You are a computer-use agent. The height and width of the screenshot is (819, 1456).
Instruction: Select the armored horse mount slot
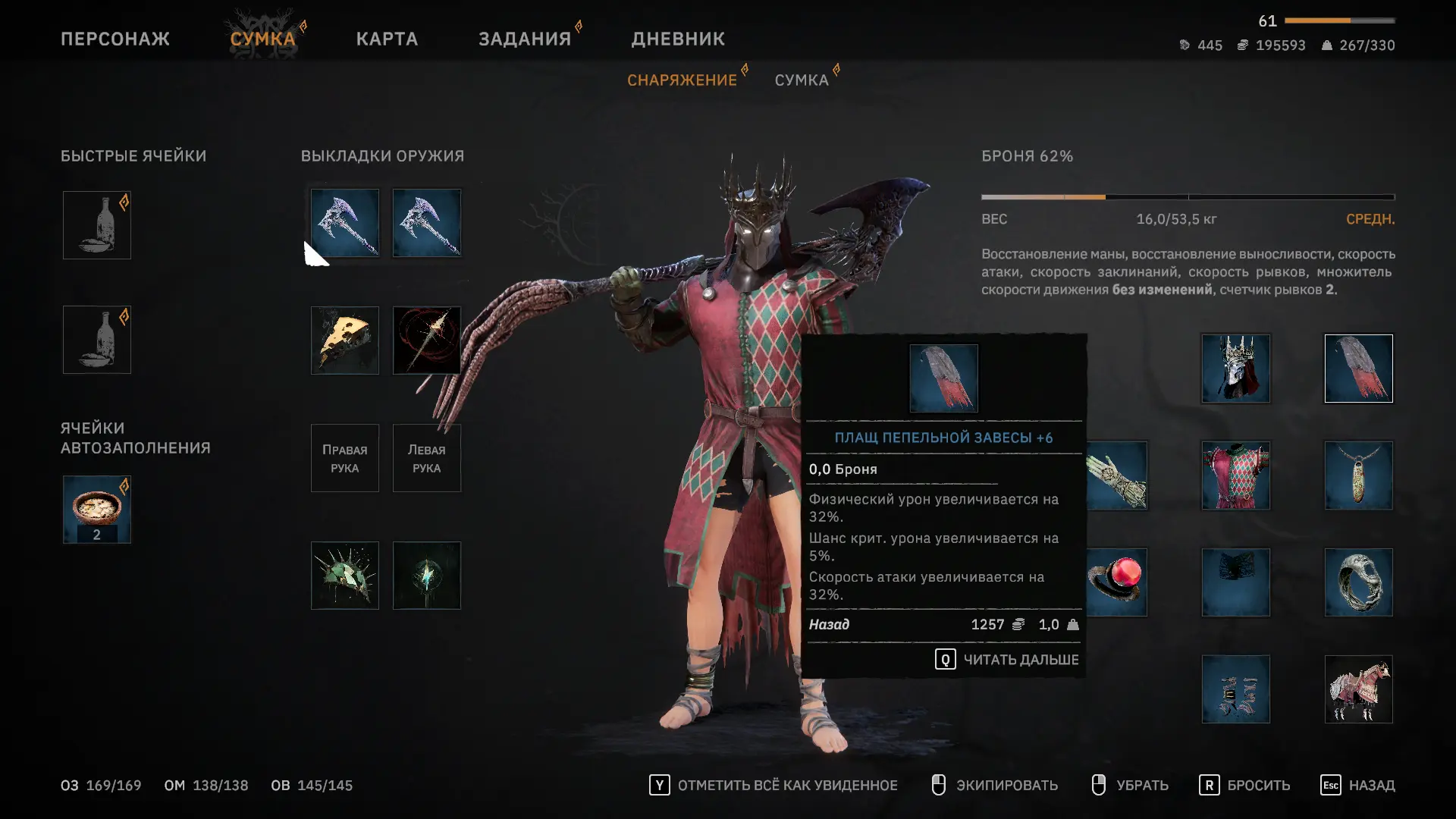coord(1359,689)
